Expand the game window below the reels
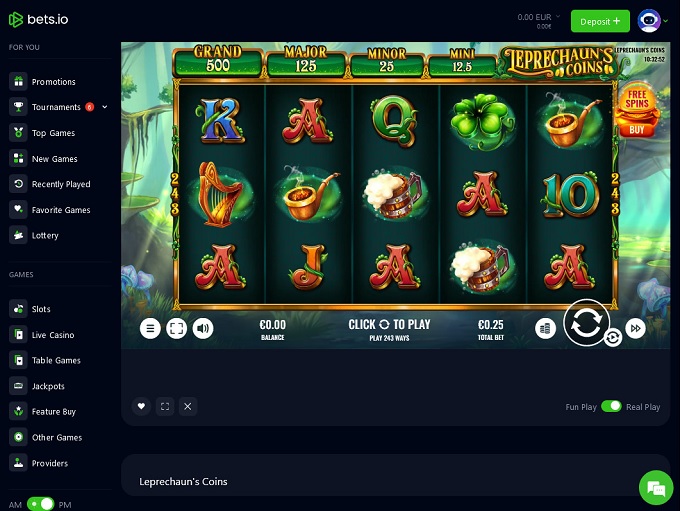The height and width of the screenshot is (511, 680). (165, 406)
